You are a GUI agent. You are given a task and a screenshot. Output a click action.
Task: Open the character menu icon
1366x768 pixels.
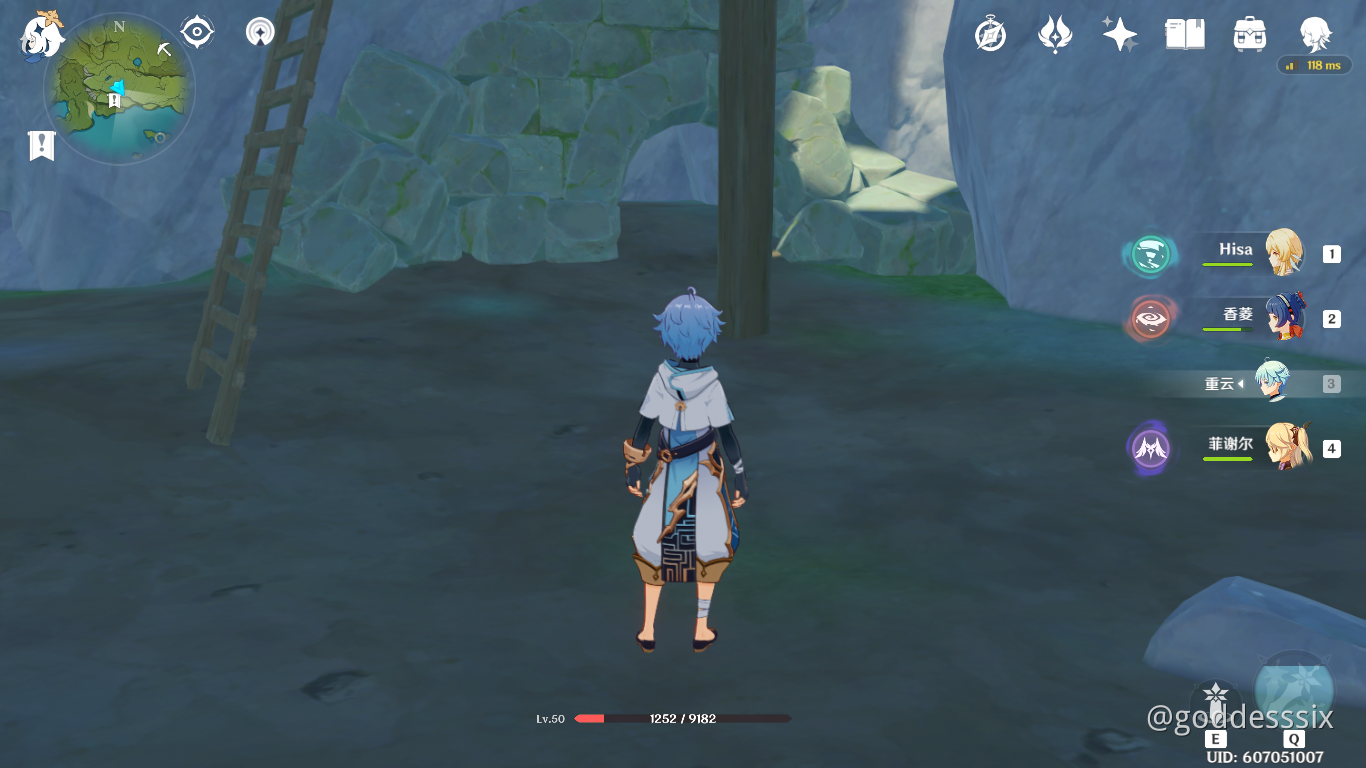point(1316,33)
